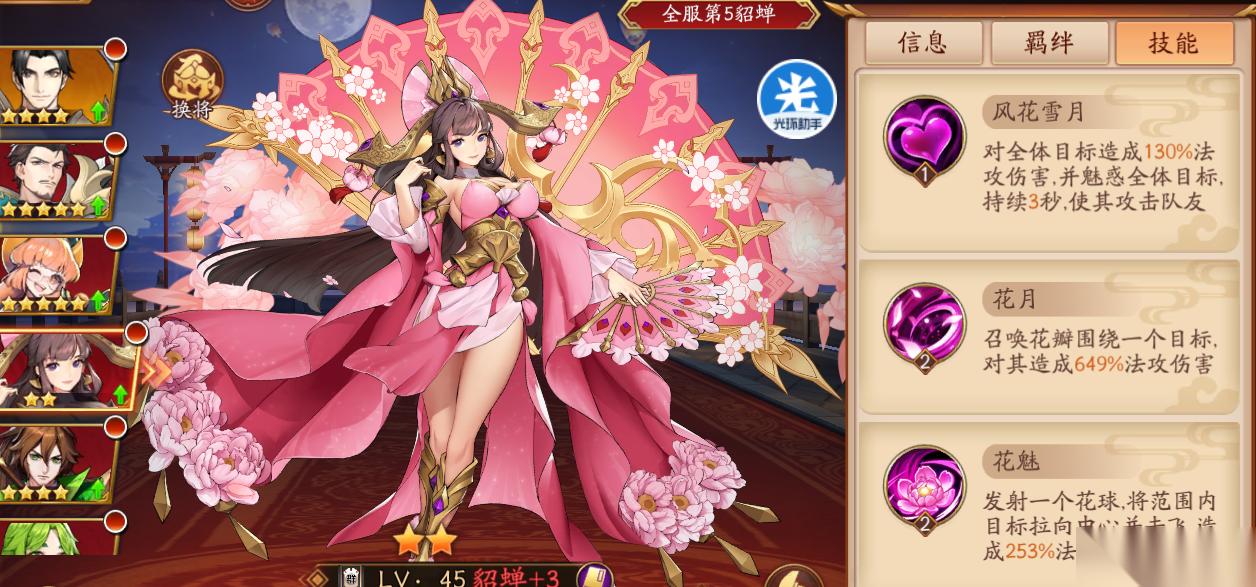Image resolution: width=1256 pixels, height=587 pixels.
Task: View the 风花雪月 heart skill icon
Action: pos(924,138)
